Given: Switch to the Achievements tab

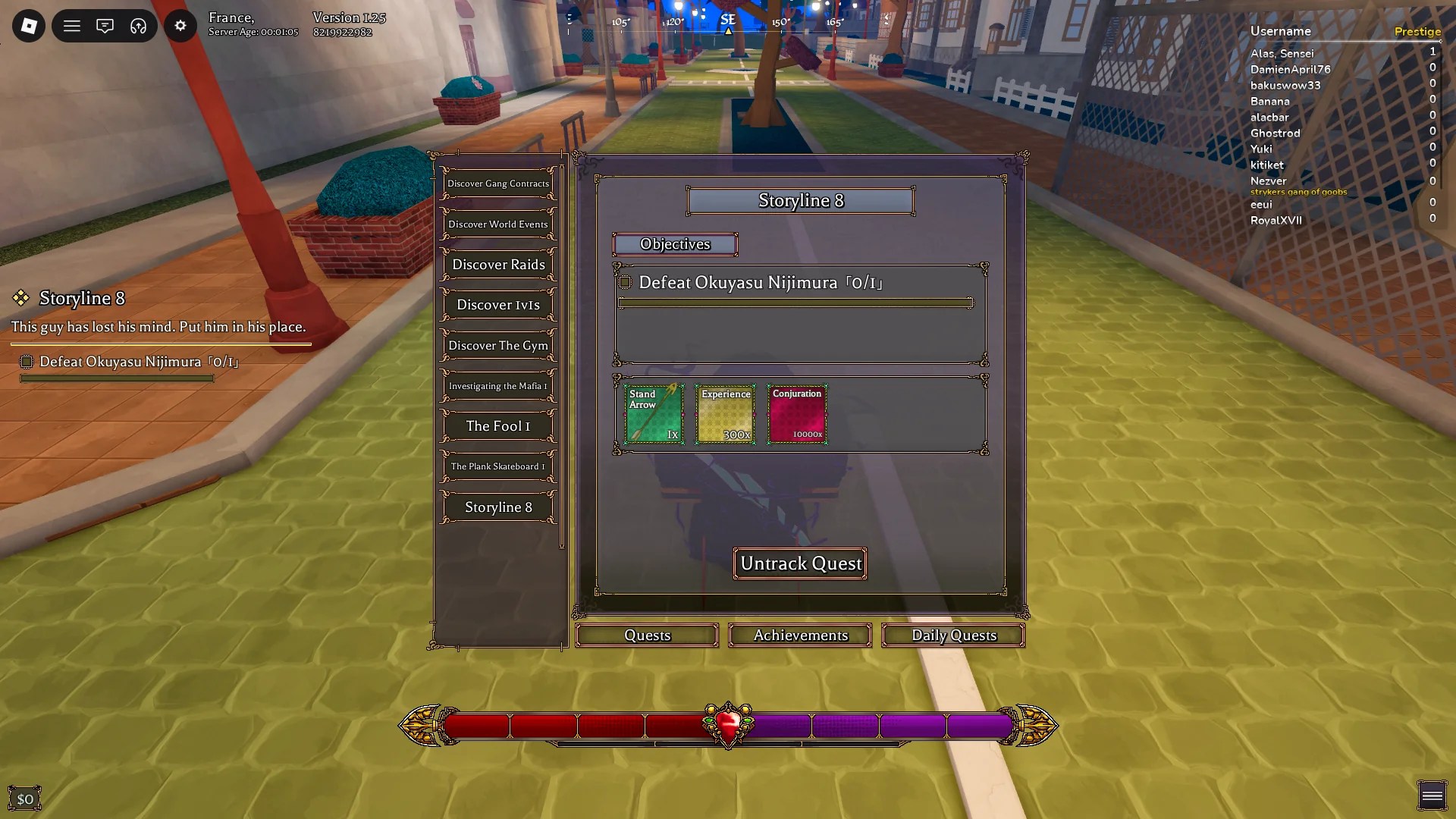Looking at the screenshot, I should (x=799, y=635).
